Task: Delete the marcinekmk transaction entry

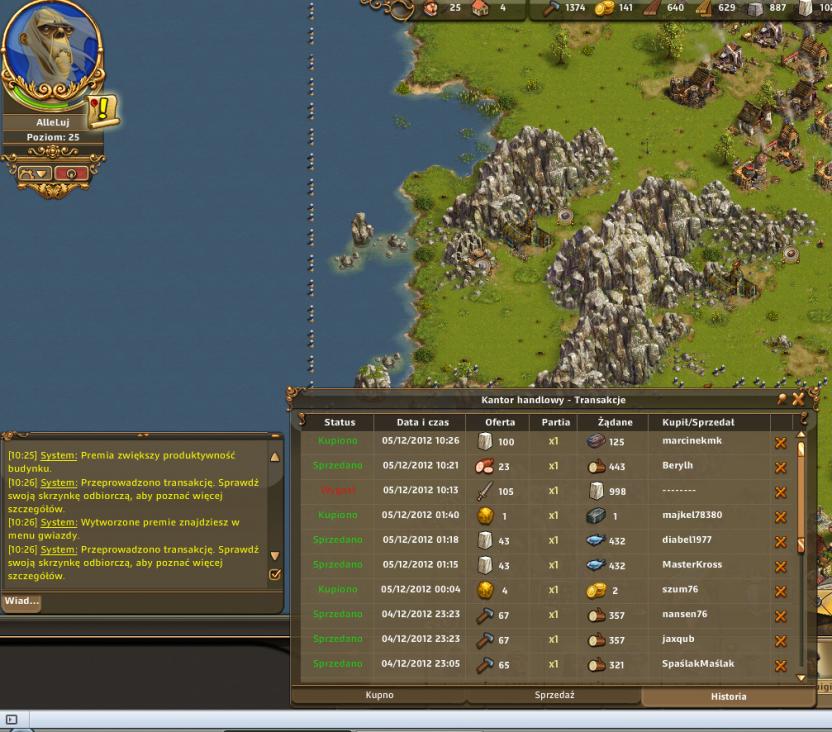Action: point(781,441)
